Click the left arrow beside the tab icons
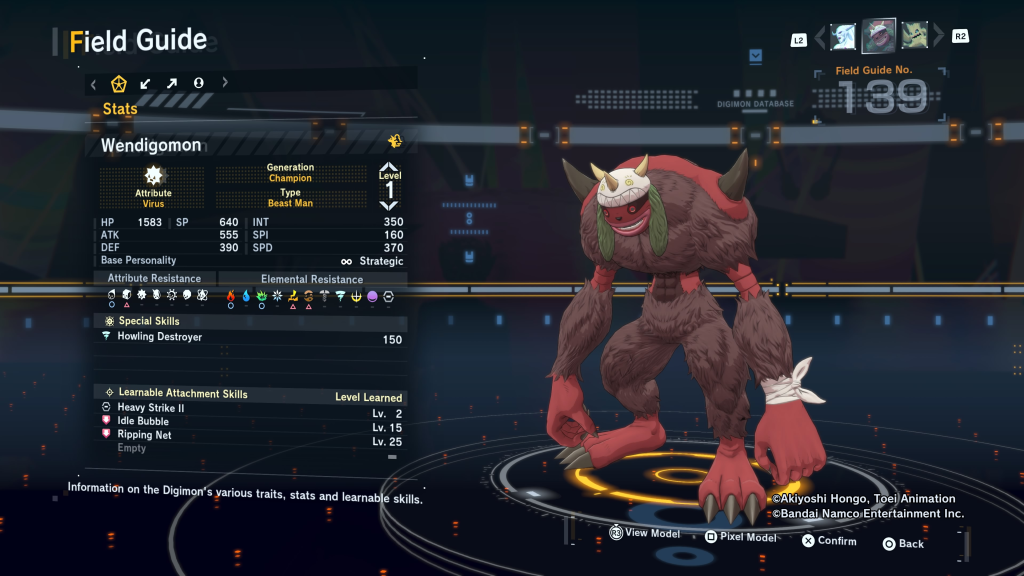Viewport: 1024px width, 576px height. click(93, 83)
